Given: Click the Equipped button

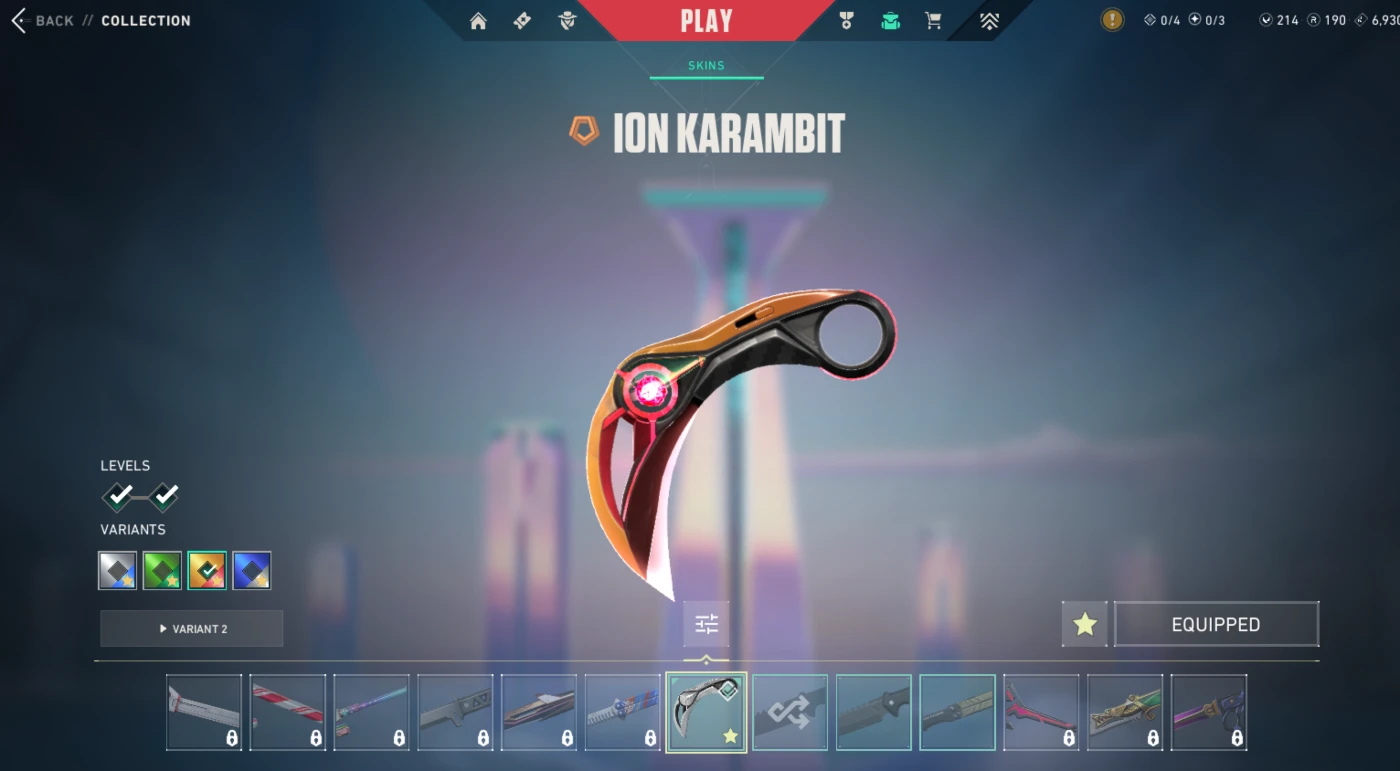Looking at the screenshot, I should pos(1216,625).
